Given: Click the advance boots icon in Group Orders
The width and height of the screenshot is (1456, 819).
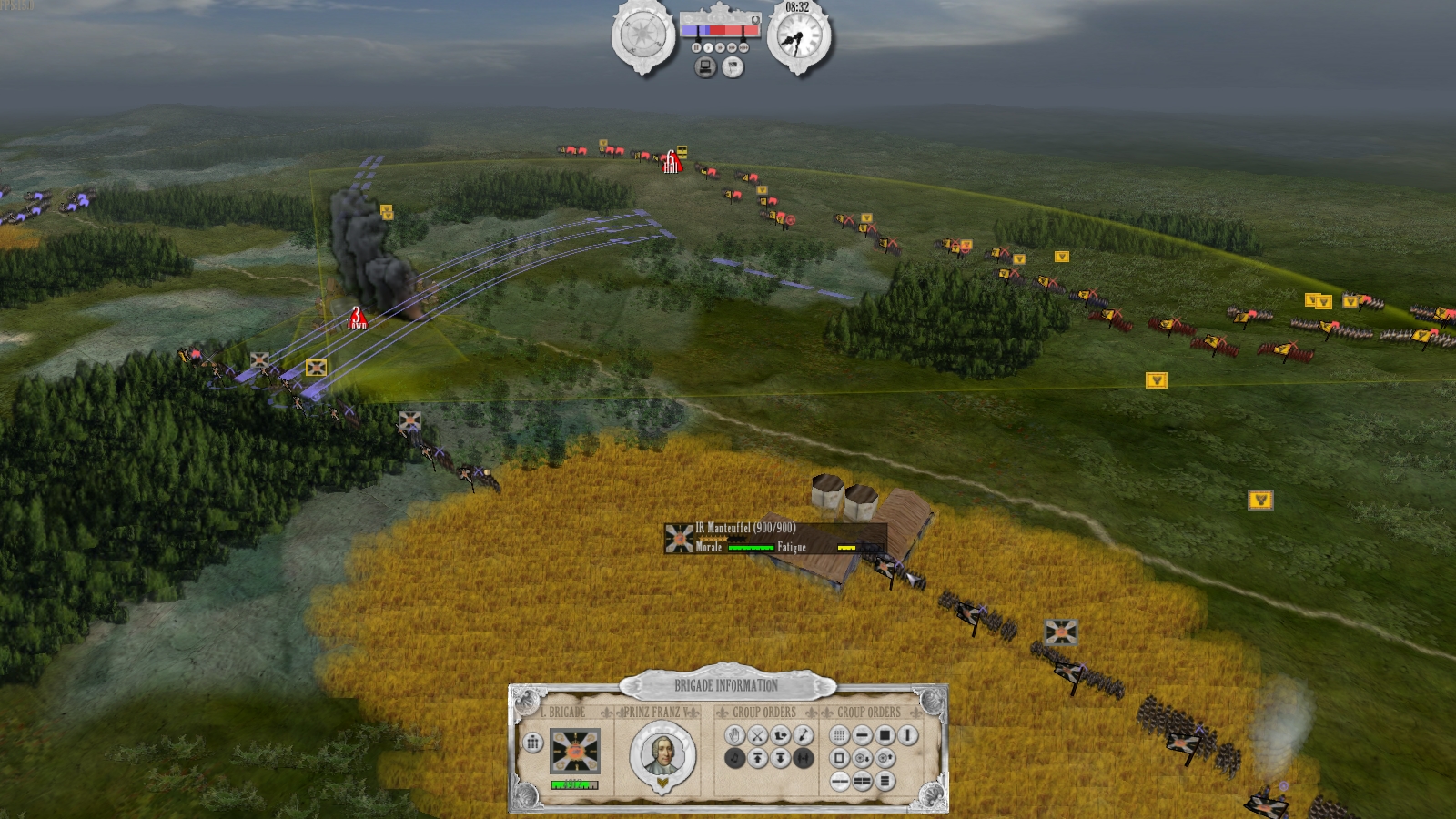Looking at the screenshot, I should click(781, 734).
